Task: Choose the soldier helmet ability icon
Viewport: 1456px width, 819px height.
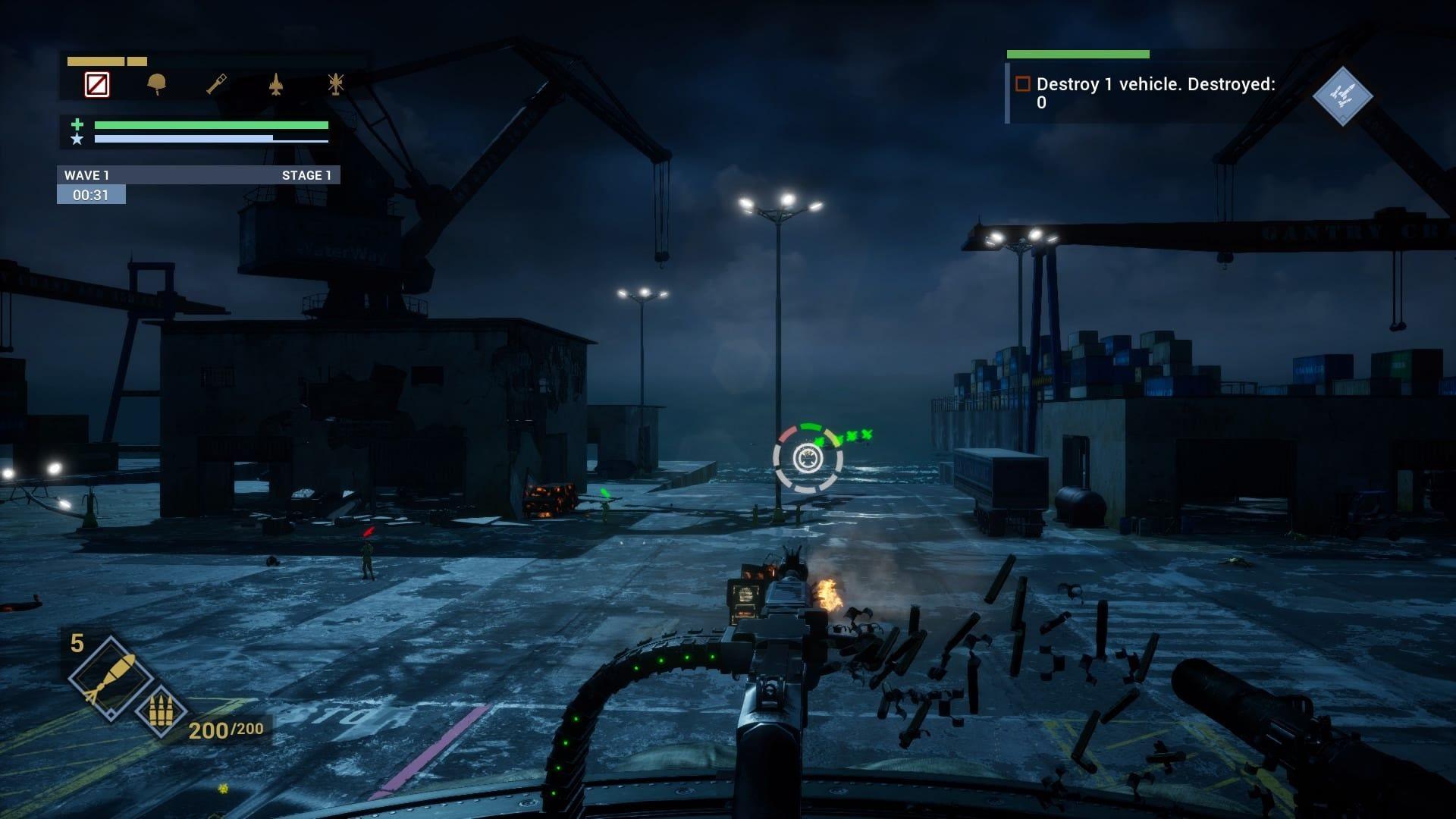Action: pyautogui.click(x=157, y=83)
